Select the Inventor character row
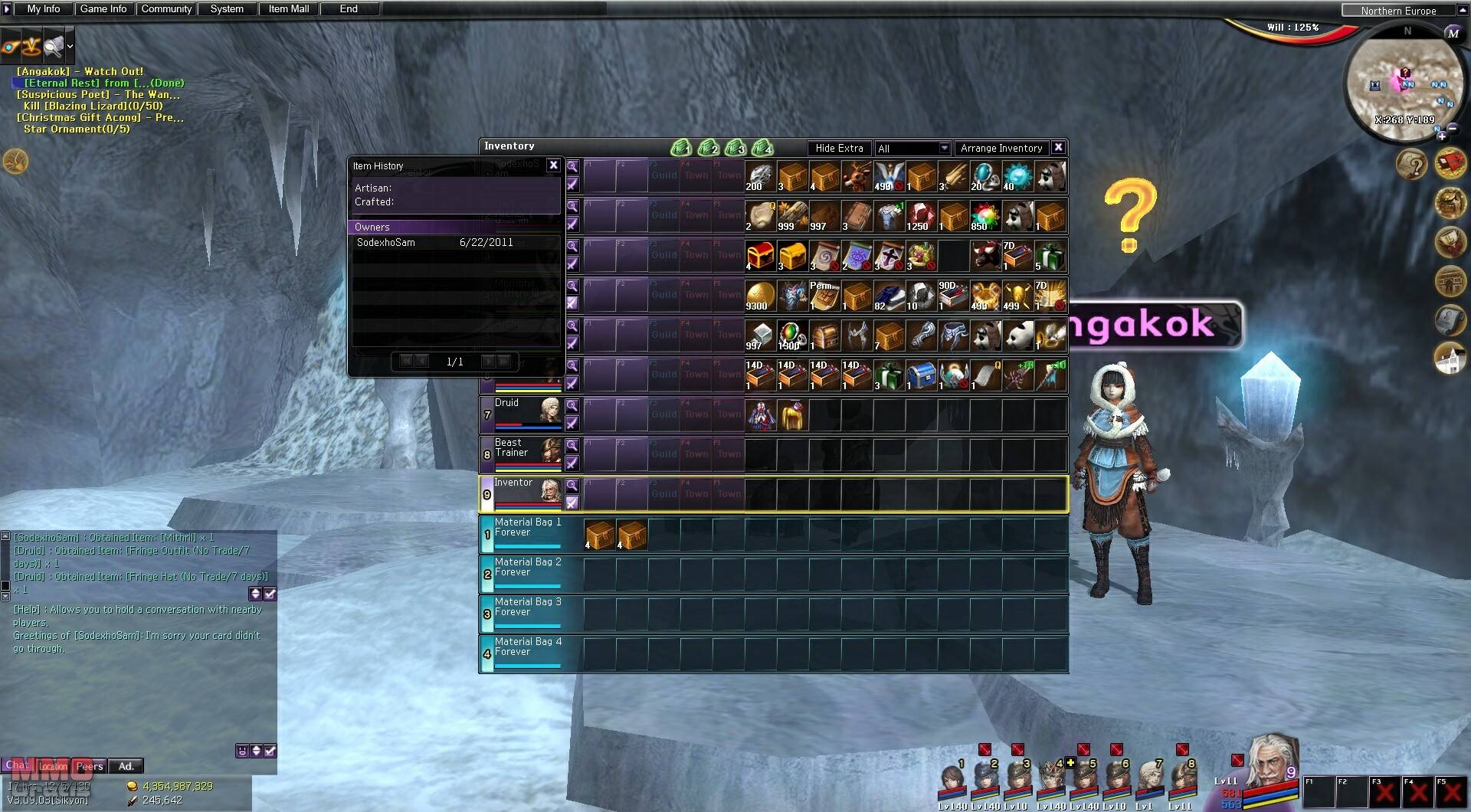The image size is (1471, 812). tap(521, 494)
